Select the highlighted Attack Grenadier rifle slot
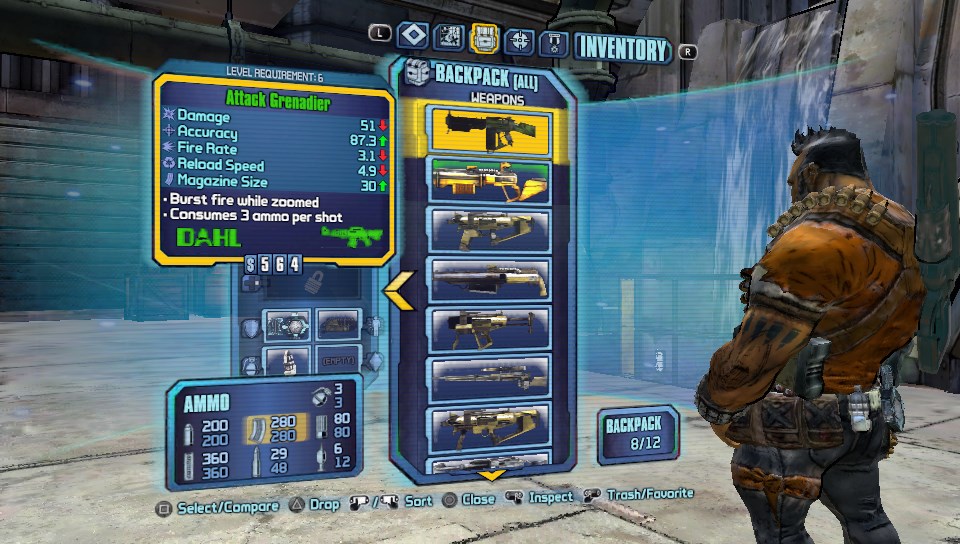Image resolution: width=960 pixels, height=544 pixels. [x=489, y=131]
